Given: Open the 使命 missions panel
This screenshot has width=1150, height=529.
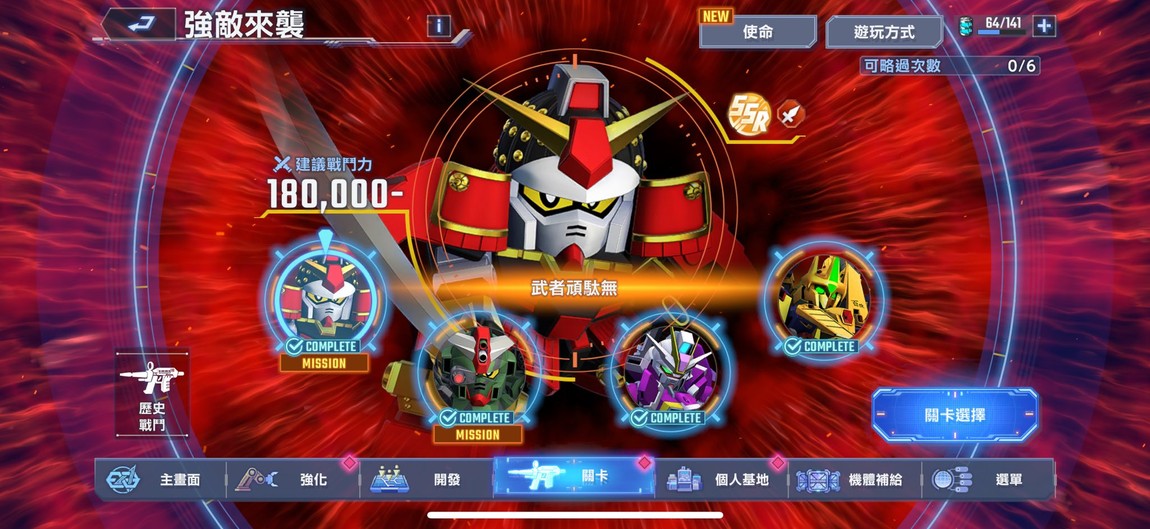Looking at the screenshot, I should pos(757,32).
